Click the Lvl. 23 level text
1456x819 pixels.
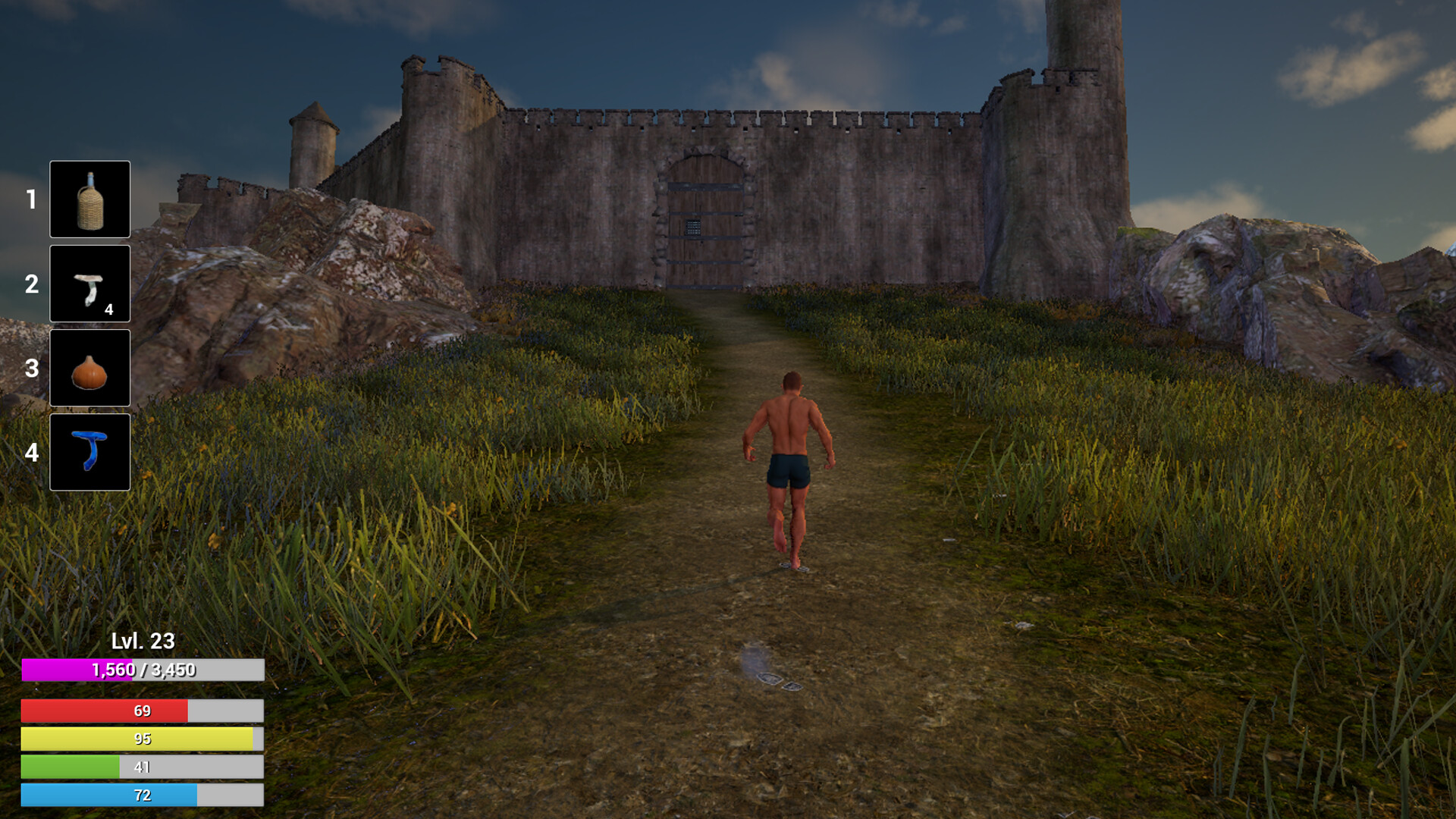tap(141, 641)
